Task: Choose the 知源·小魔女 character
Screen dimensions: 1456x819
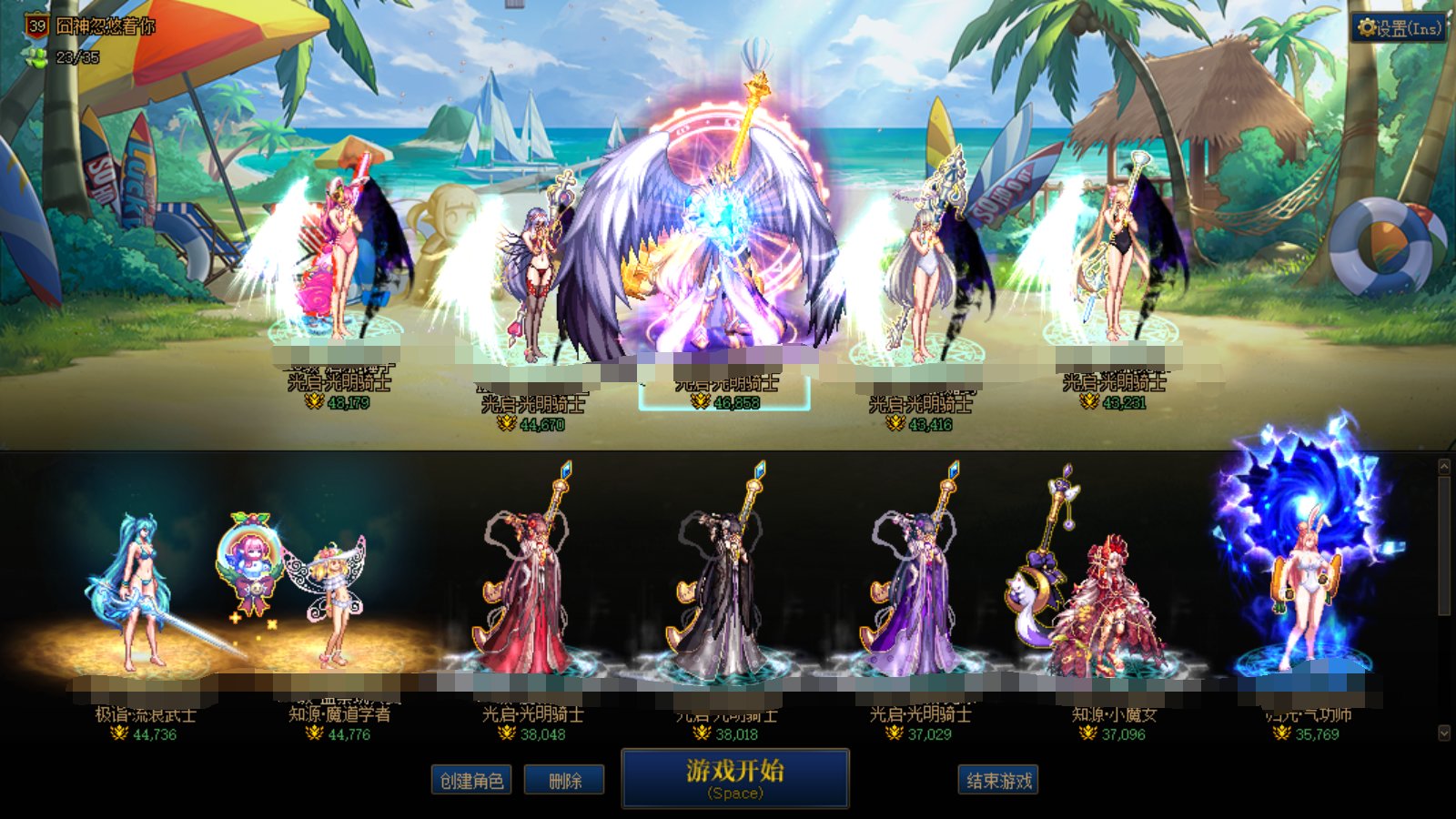Action: pyautogui.click(x=1112, y=601)
